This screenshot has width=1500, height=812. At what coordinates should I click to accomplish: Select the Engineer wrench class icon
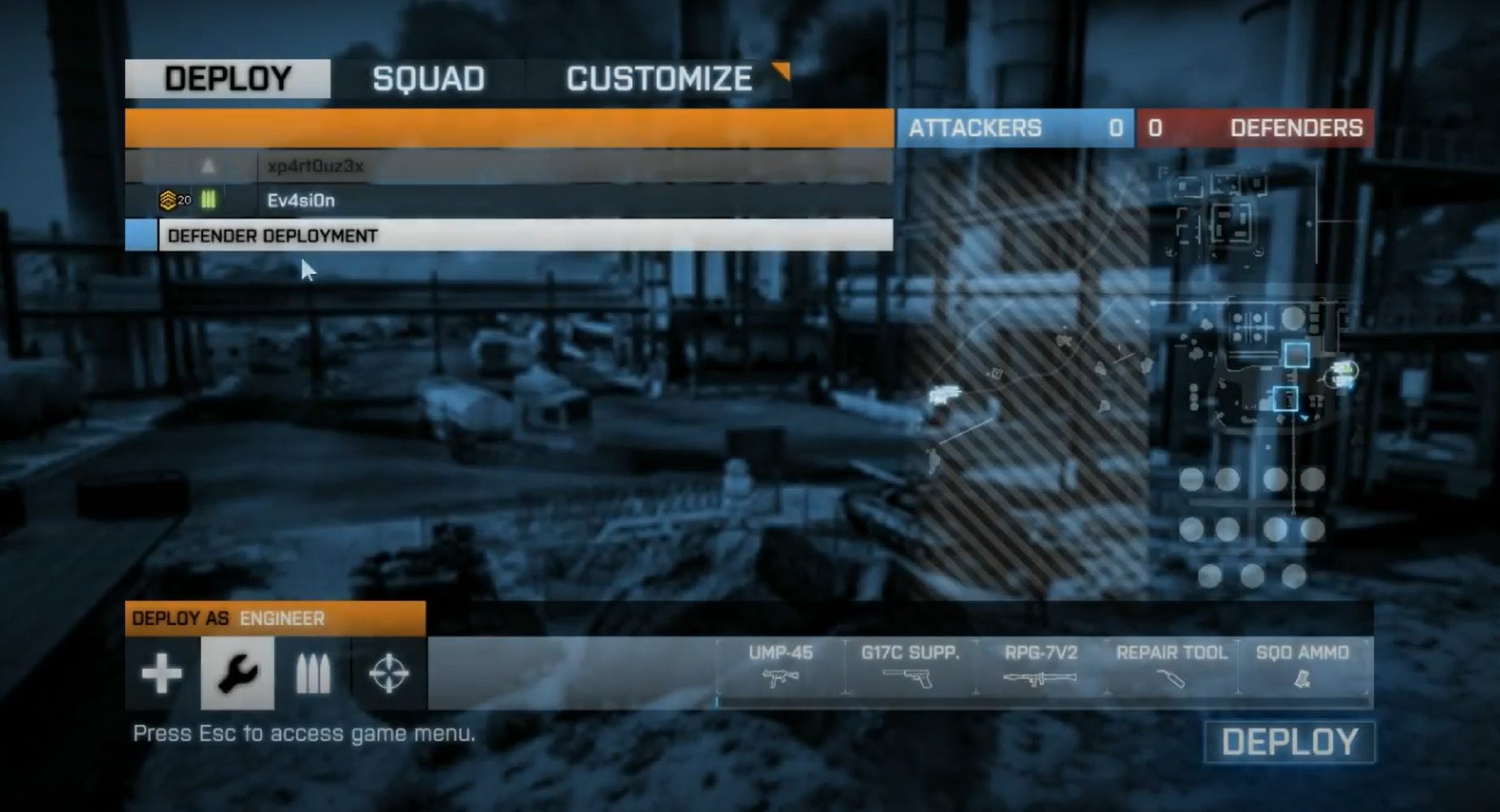pos(237,673)
